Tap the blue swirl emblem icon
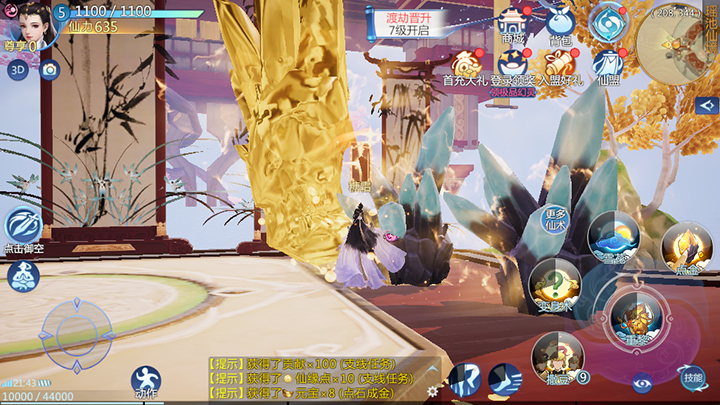Screen dimensions: 720x405 point(607,22)
